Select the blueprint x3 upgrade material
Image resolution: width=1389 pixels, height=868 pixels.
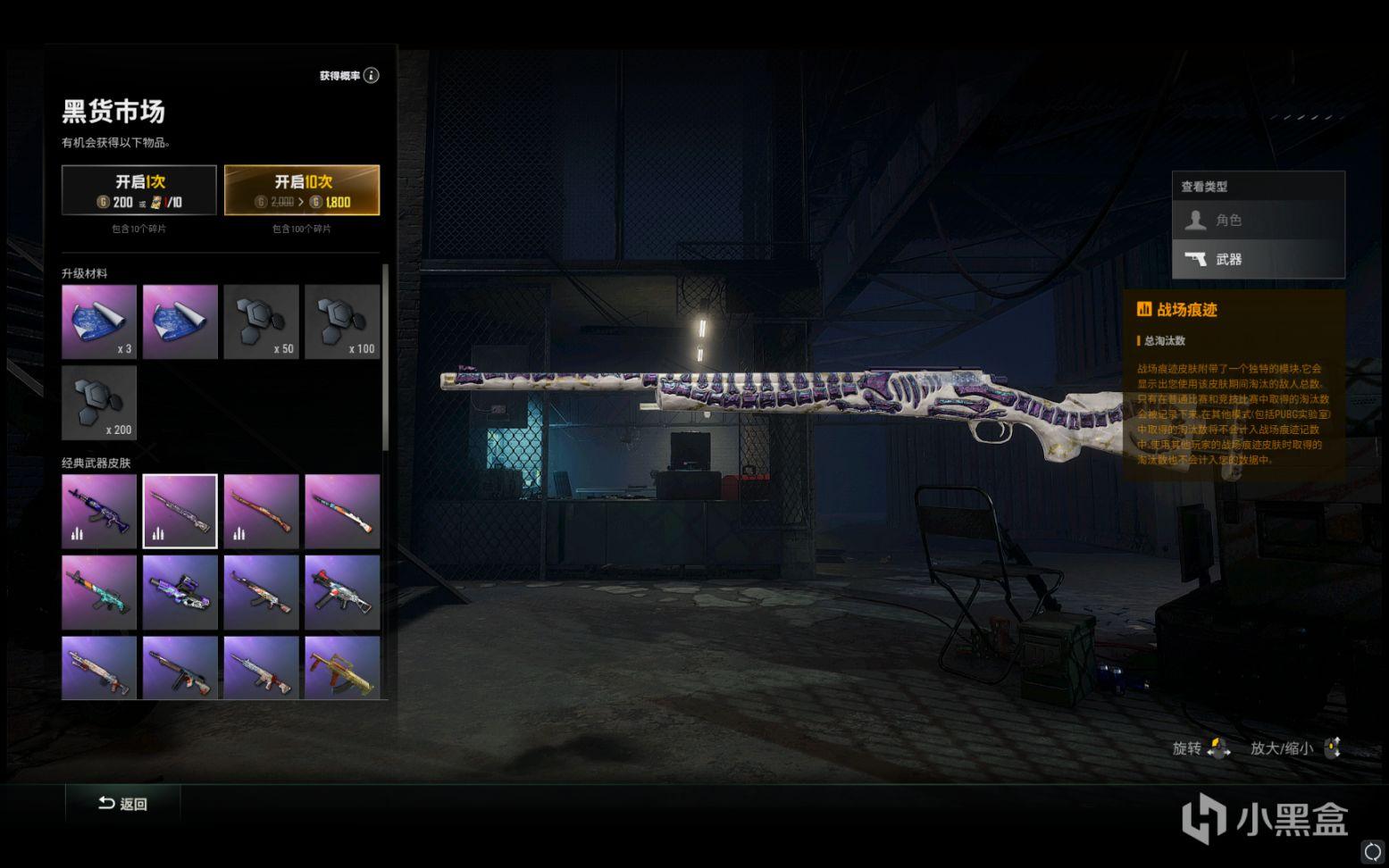coord(99,321)
